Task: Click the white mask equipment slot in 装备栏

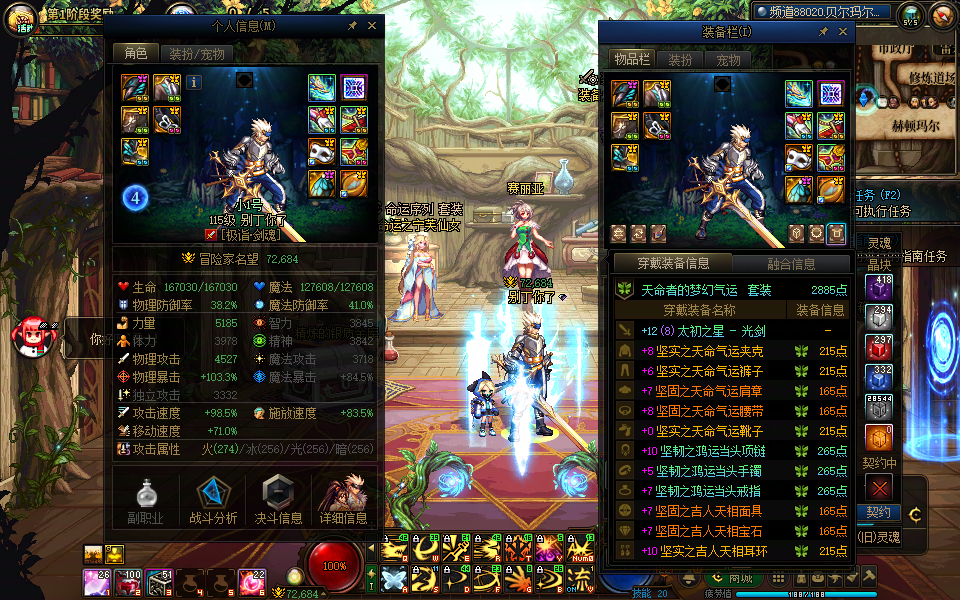Action: (x=798, y=158)
